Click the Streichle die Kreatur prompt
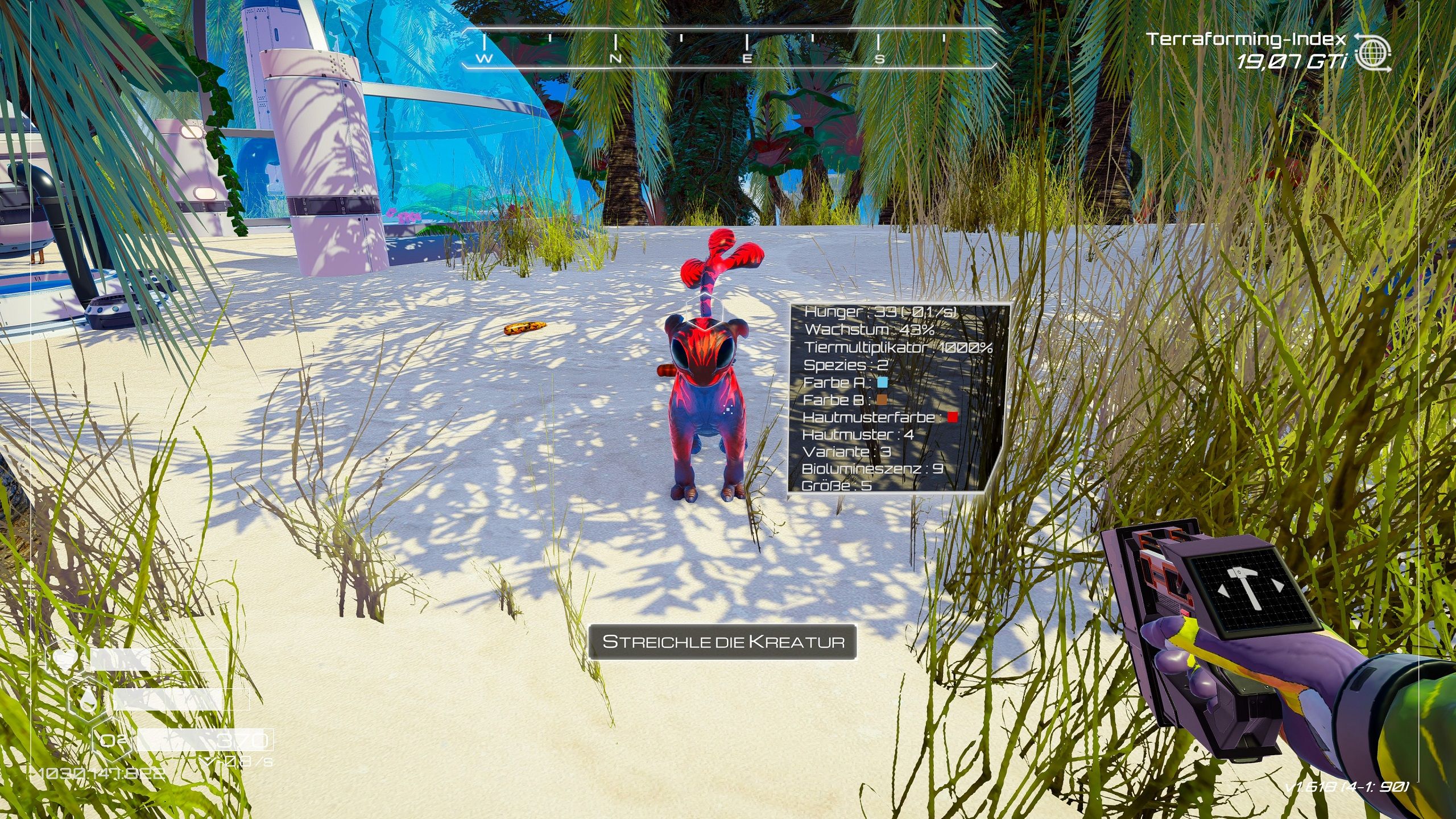 (722, 642)
